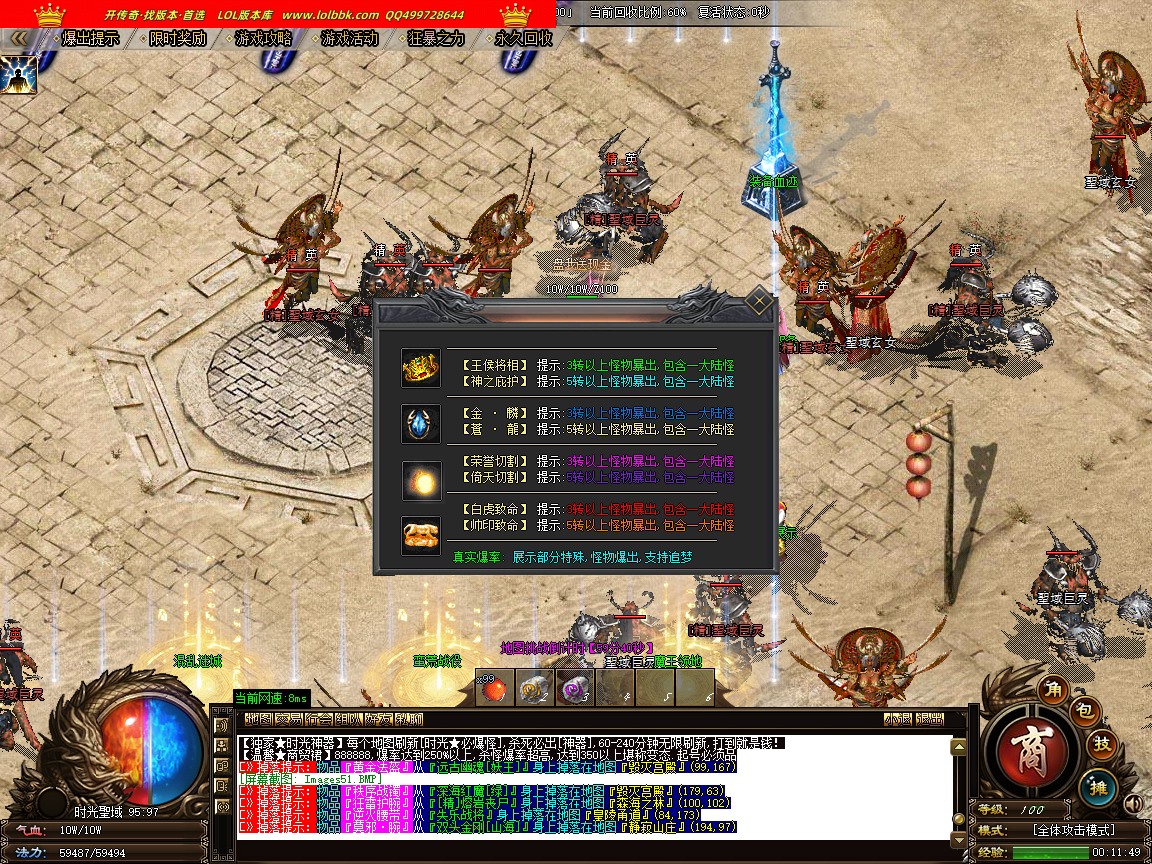Click the 小退 logout button

tap(897, 719)
